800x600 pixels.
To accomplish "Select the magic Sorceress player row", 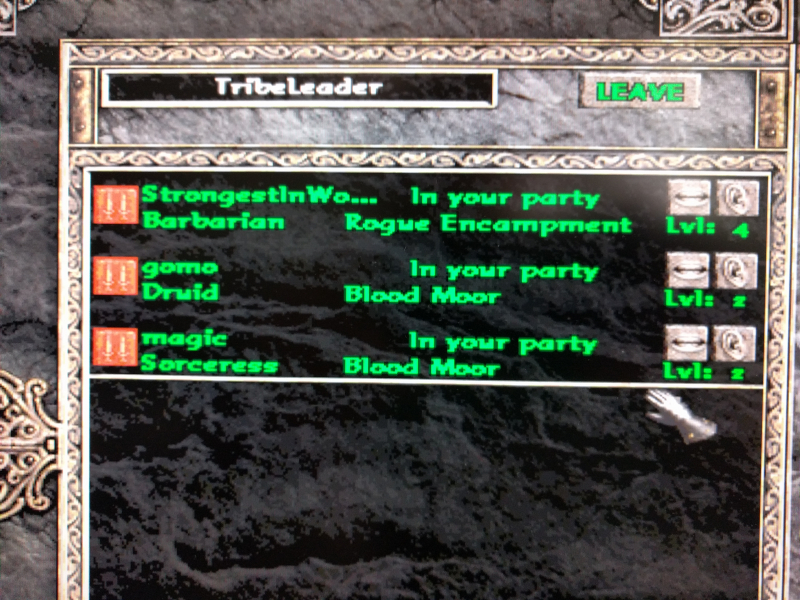I will point(400,354).
